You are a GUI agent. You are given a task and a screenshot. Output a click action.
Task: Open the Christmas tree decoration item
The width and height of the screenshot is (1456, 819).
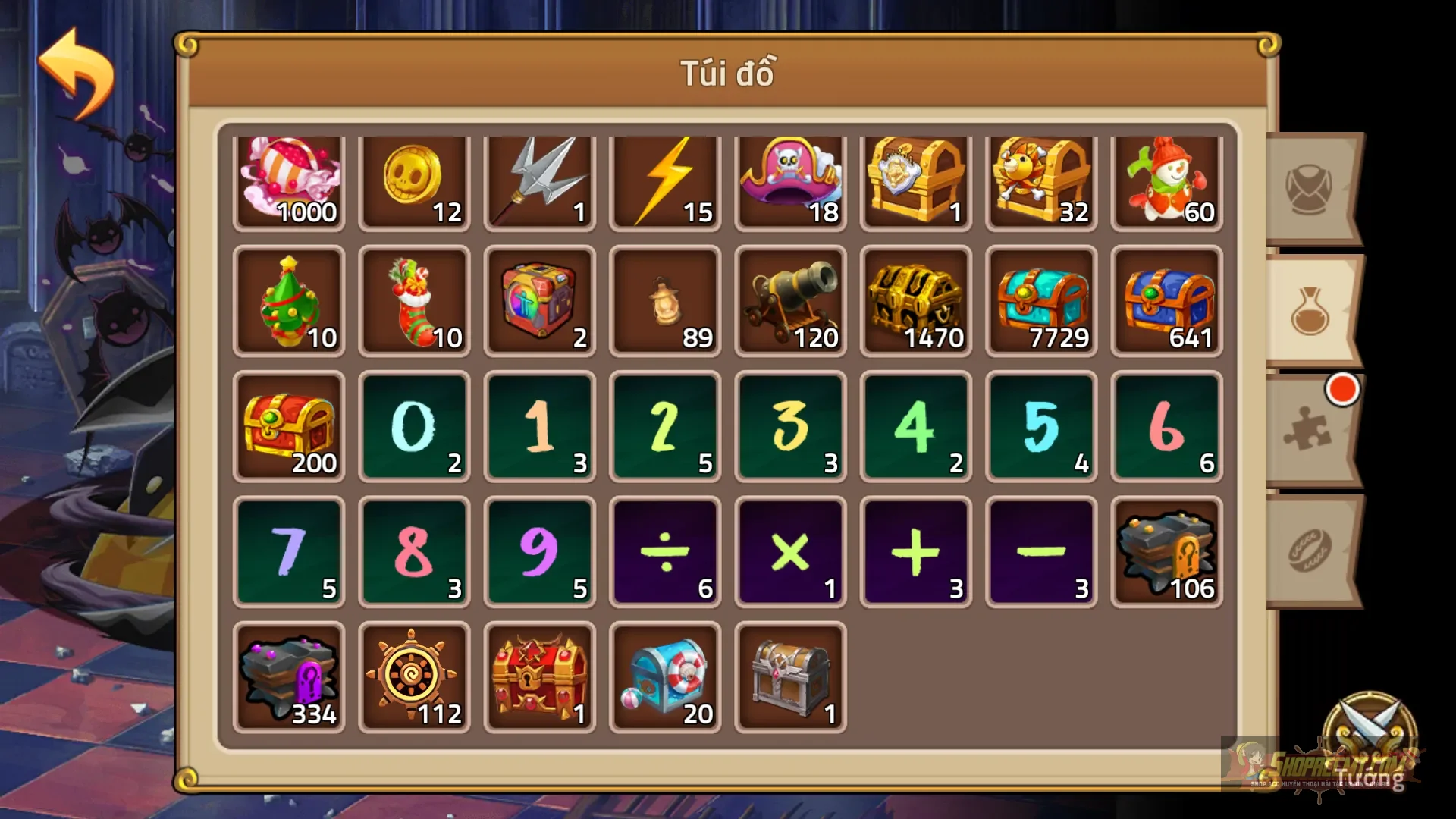point(289,303)
